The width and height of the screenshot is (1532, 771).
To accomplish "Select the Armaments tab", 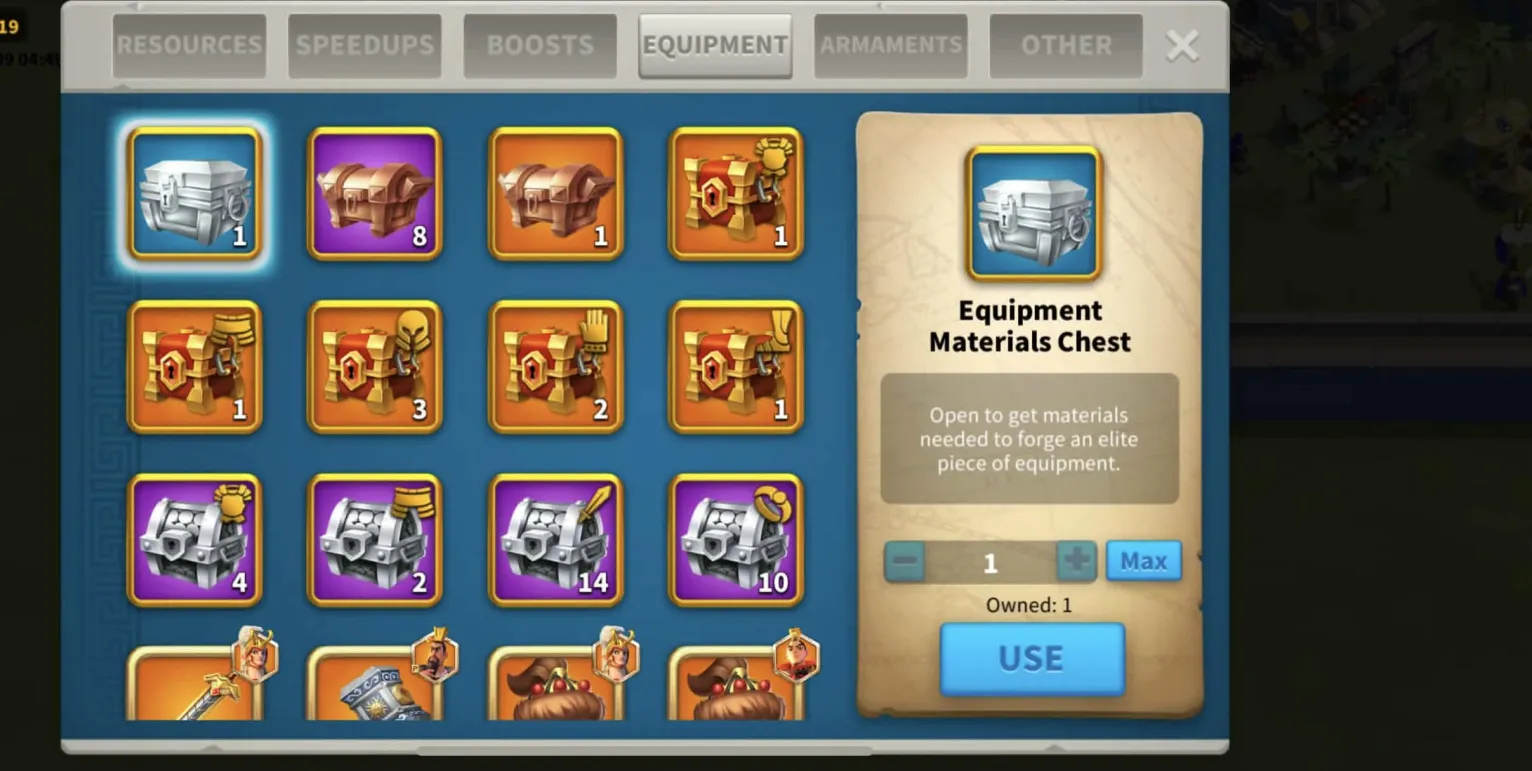I will coord(891,45).
